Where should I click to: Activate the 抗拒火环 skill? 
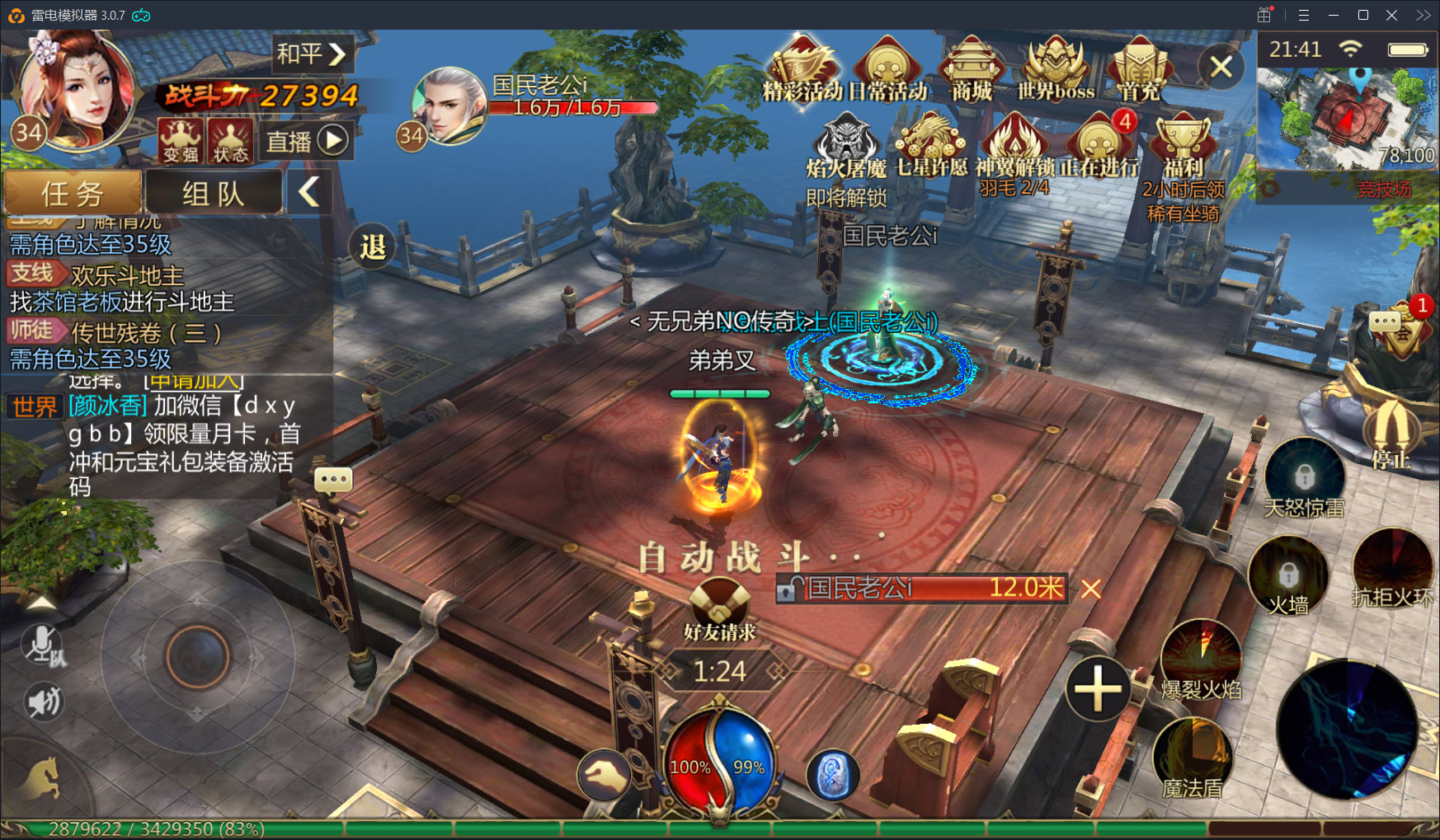pyautogui.click(x=1392, y=569)
